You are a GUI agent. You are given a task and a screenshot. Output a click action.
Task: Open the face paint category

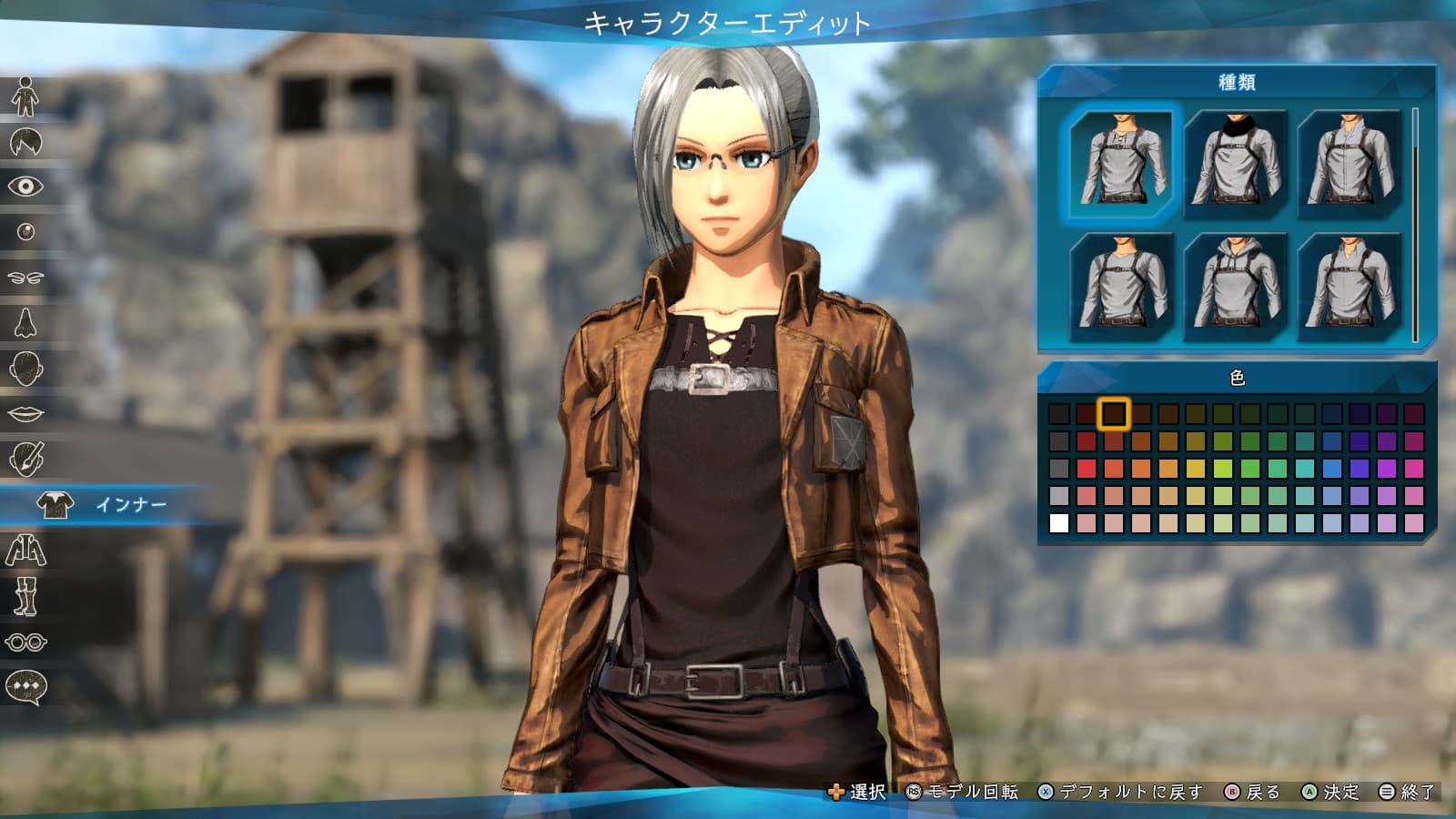(x=25, y=460)
